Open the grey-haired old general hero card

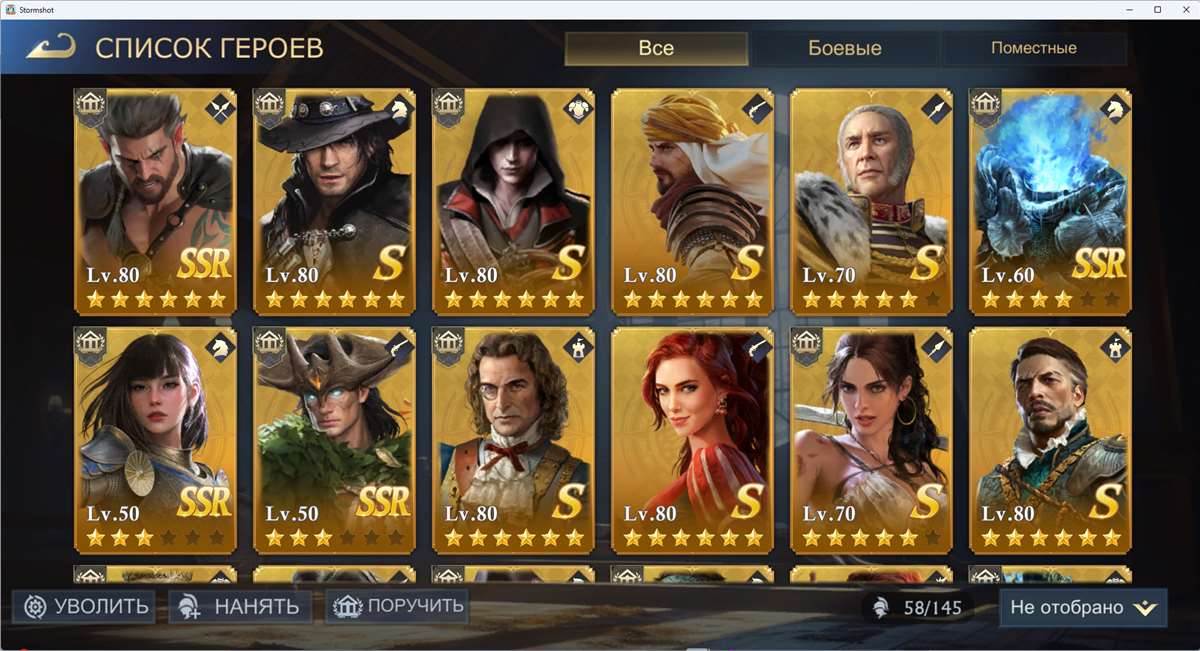coord(872,200)
